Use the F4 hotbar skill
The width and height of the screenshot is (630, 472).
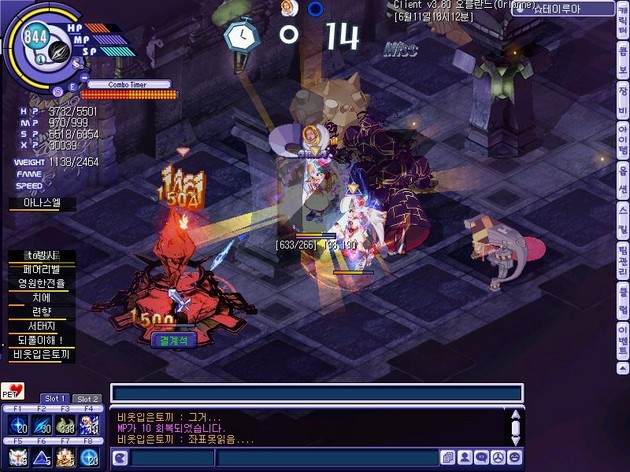tap(91, 426)
